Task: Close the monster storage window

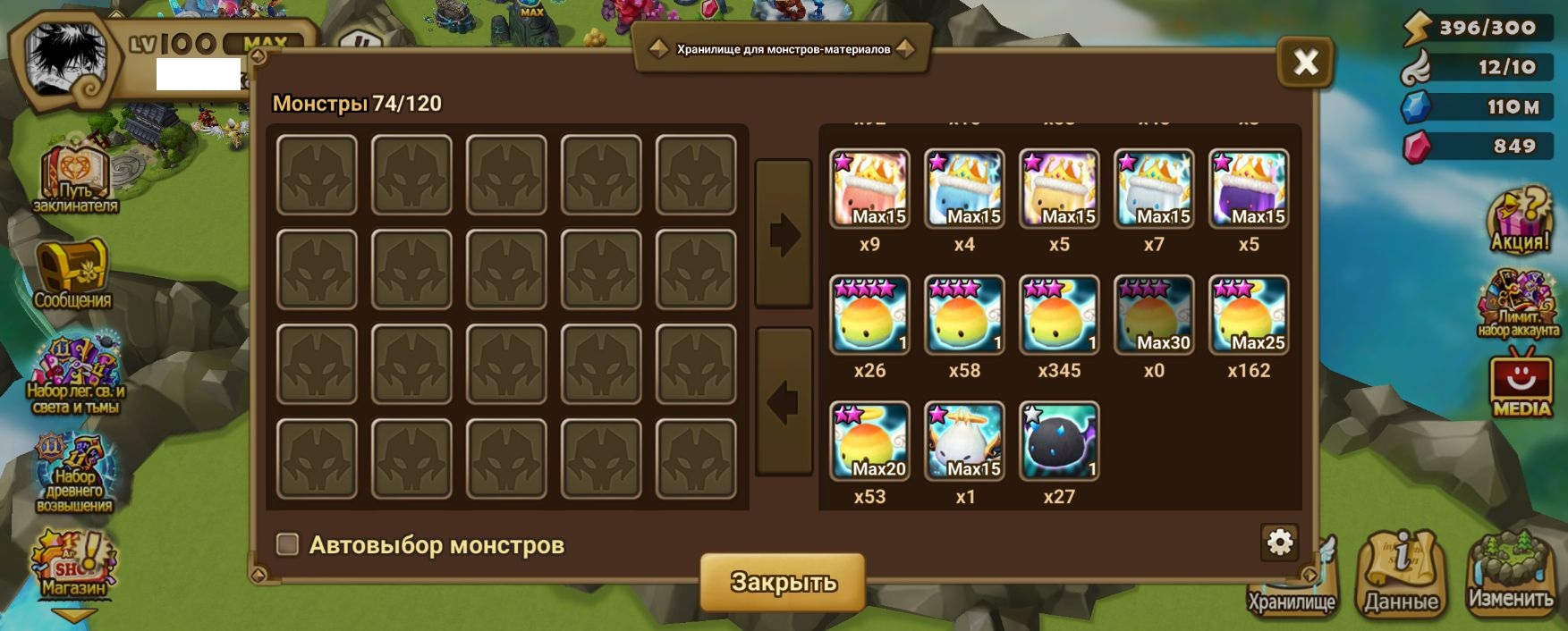Action: pos(1305,62)
